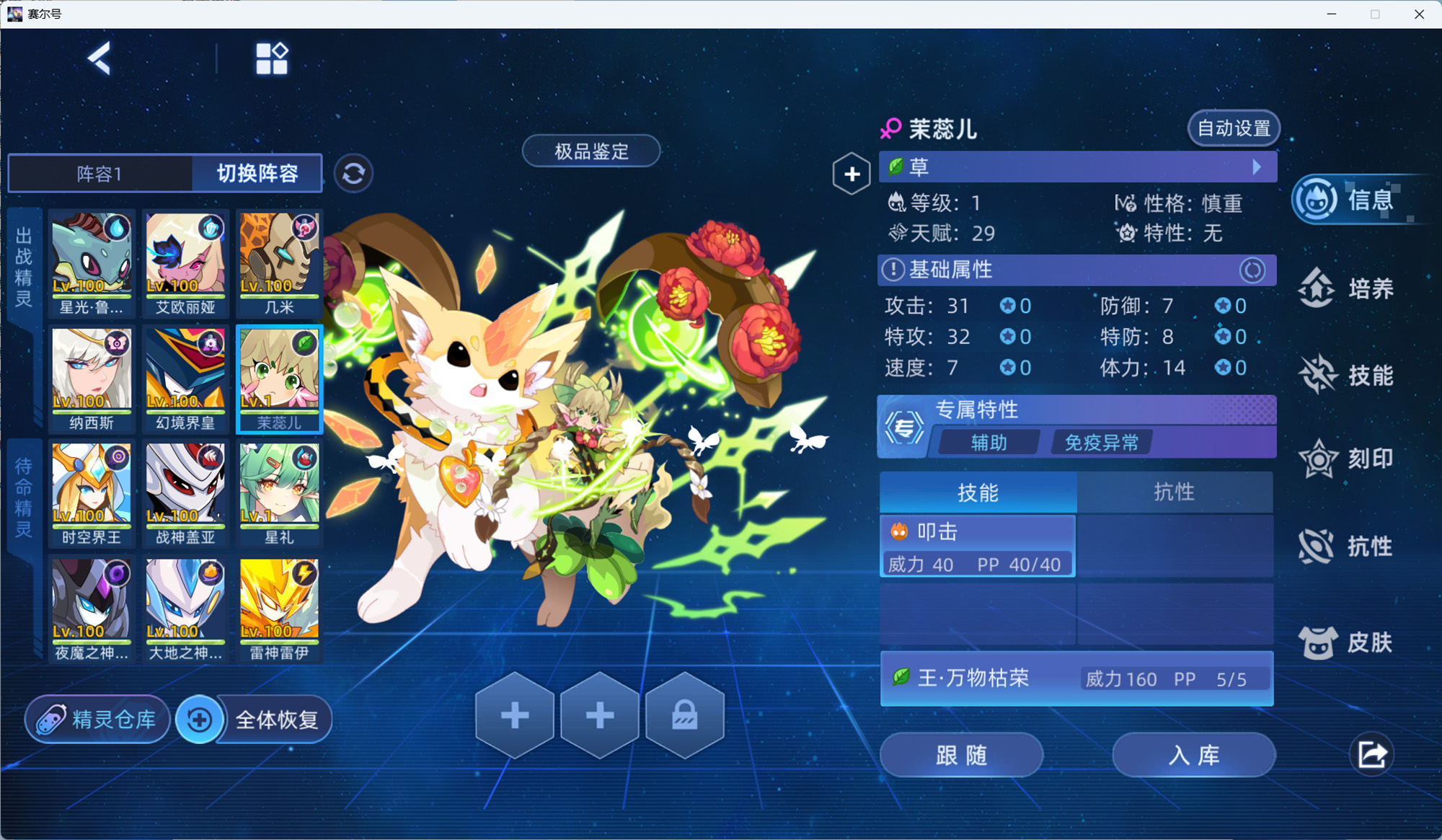Select the 辅助 tag under 专属特性

tap(988, 442)
